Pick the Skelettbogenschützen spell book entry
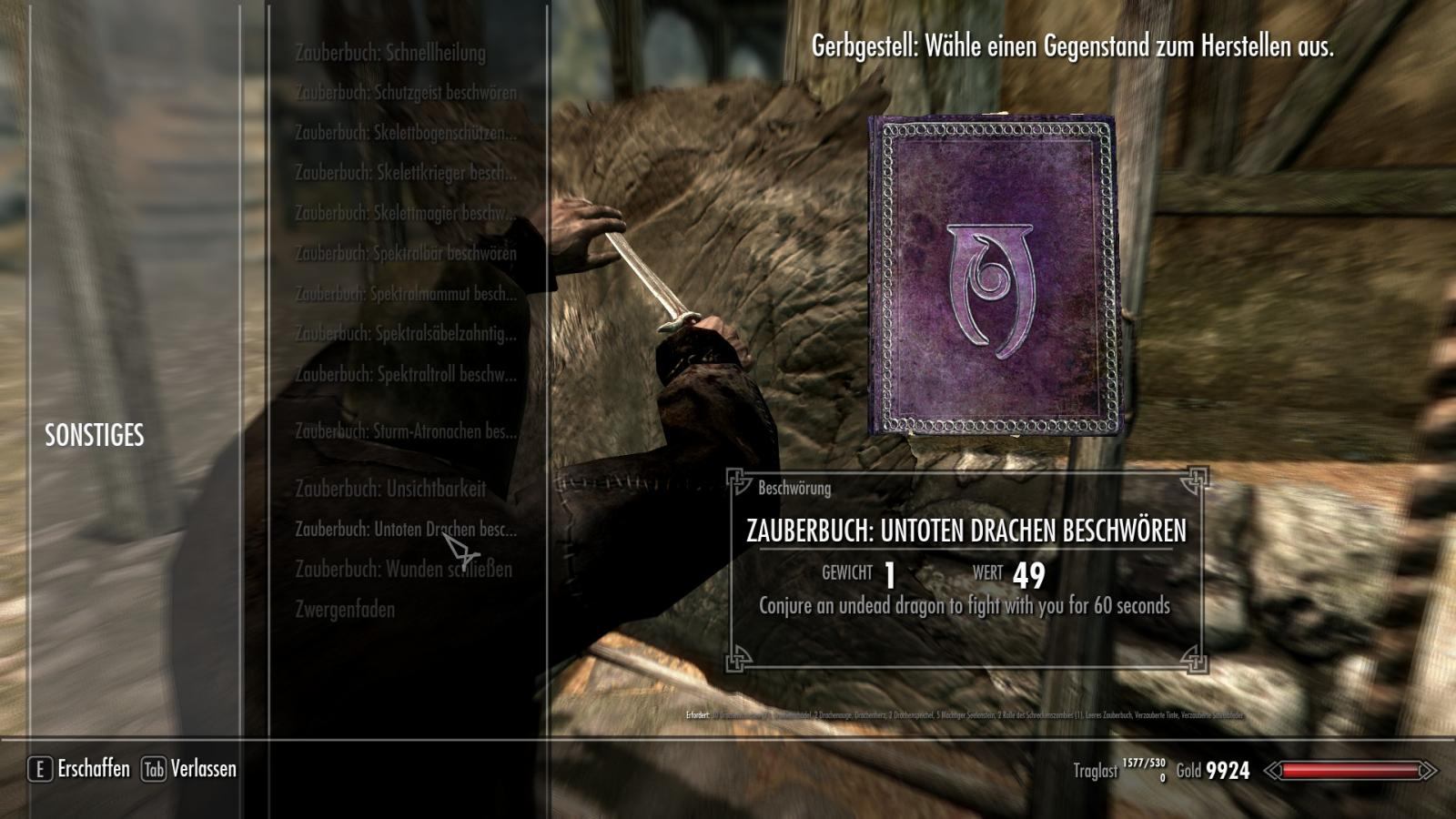 pyautogui.click(x=405, y=133)
